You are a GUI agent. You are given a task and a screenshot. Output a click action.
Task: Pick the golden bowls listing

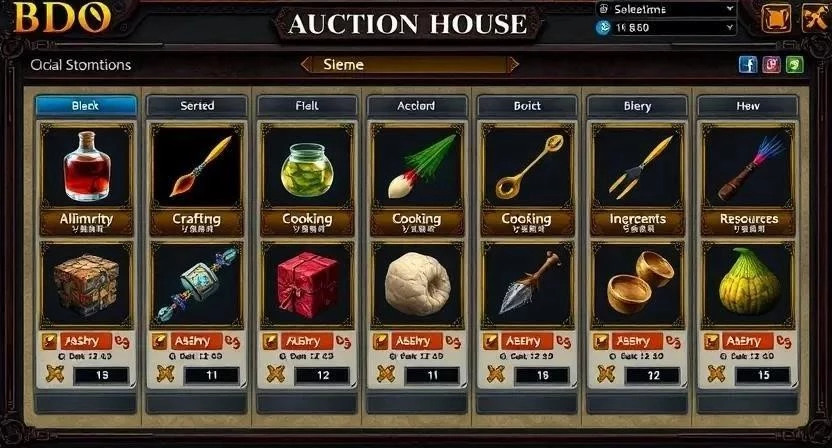click(636, 285)
